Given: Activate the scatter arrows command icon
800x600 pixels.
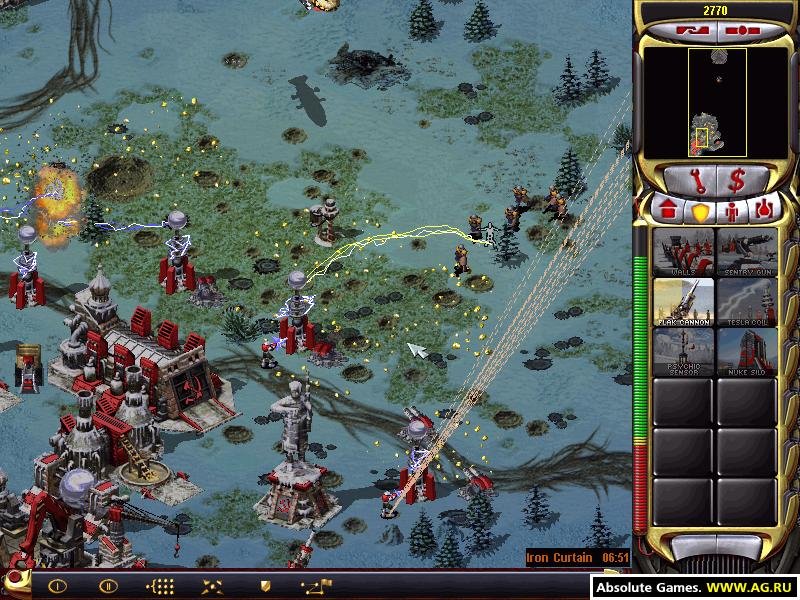Looking at the screenshot, I should point(212,586).
